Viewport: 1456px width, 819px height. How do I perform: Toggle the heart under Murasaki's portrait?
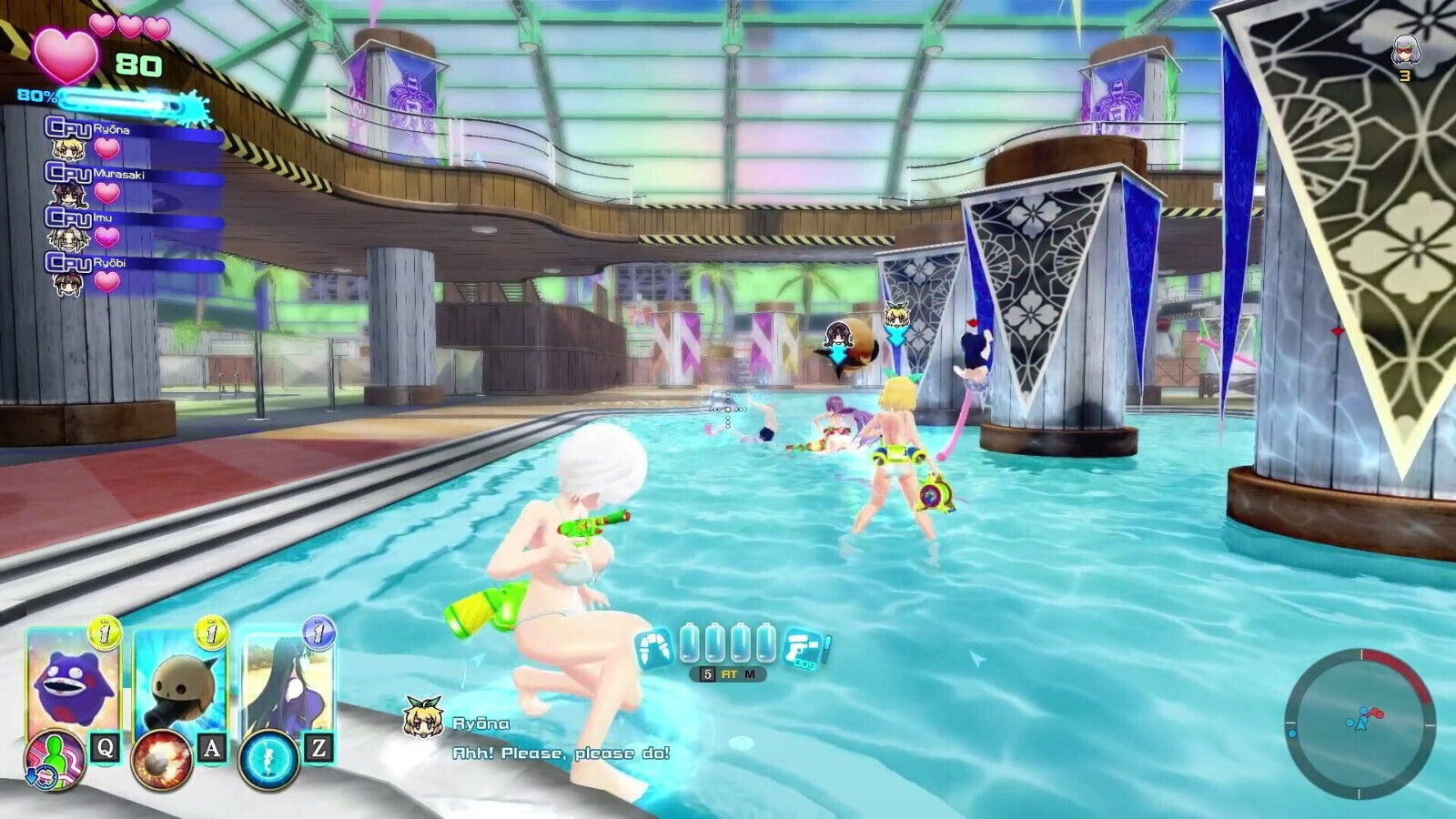pyautogui.click(x=106, y=193)
